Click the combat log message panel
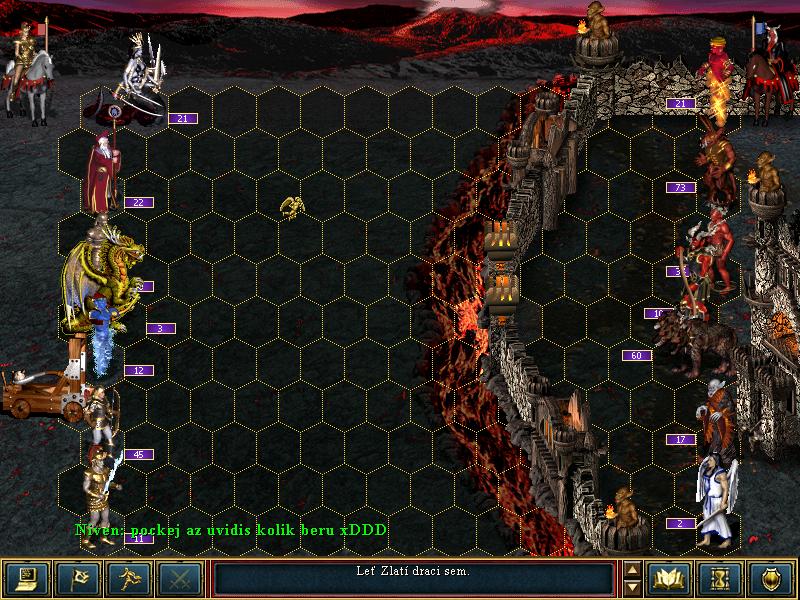 click(x=413, y=578)
